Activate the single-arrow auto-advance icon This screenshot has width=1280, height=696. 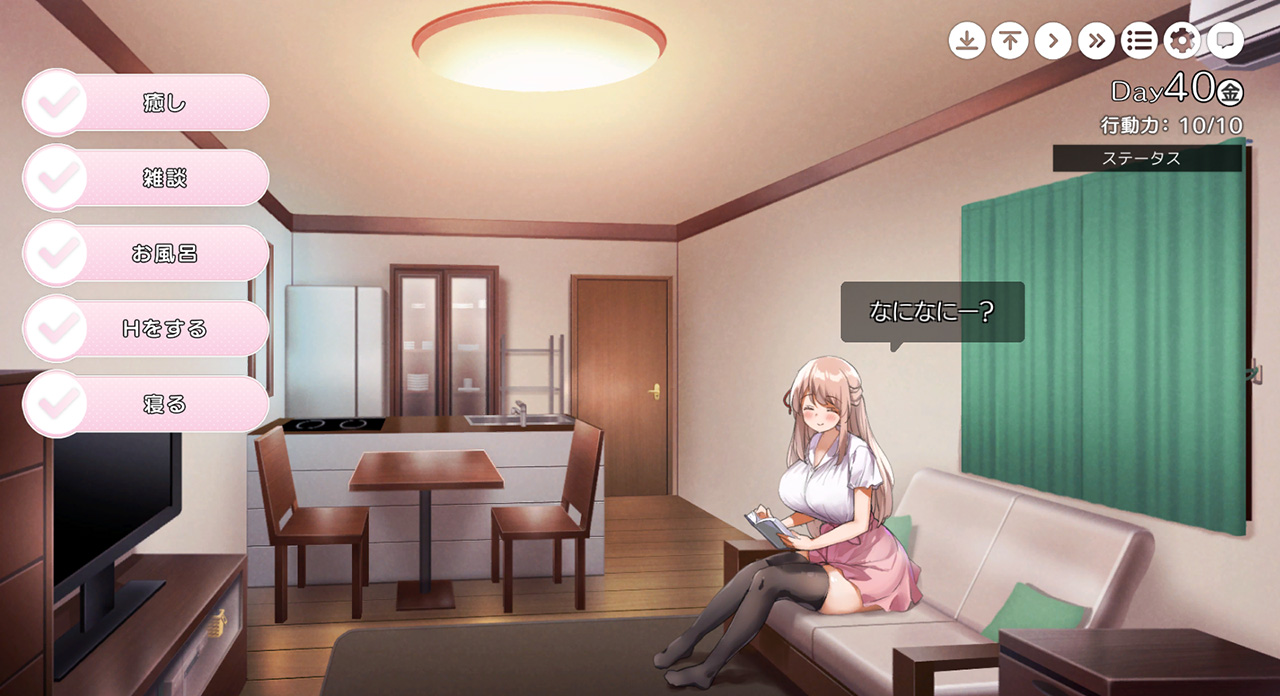(1052, 41)
